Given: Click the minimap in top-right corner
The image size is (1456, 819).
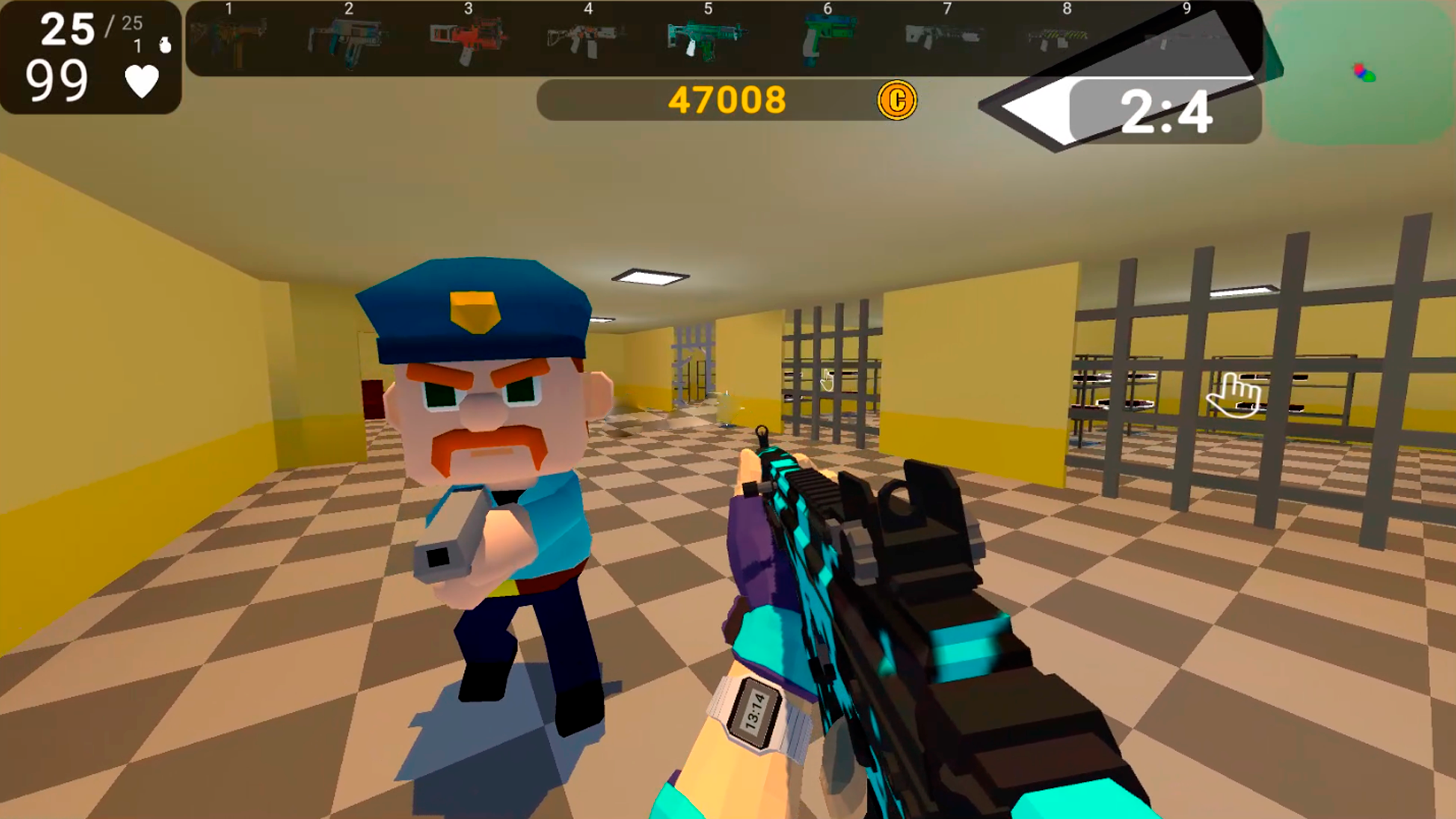Looking at the screenshot, I should pyautogui.click(x=1361, y=72).
